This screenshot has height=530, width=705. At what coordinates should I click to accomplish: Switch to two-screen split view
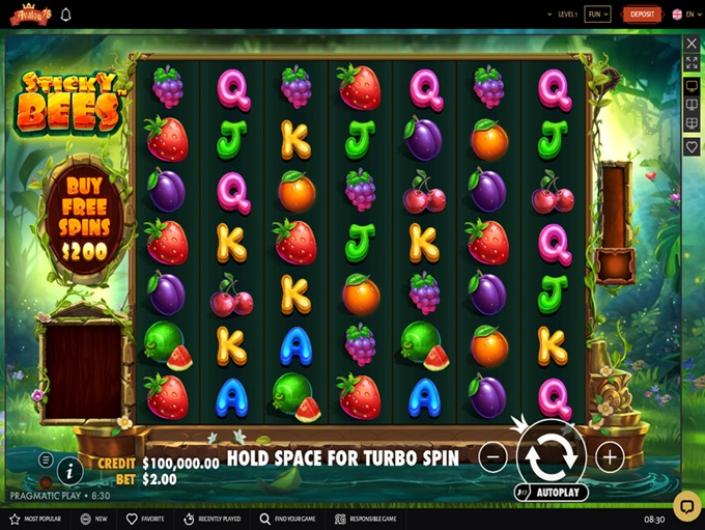click(x=691, y=105)
